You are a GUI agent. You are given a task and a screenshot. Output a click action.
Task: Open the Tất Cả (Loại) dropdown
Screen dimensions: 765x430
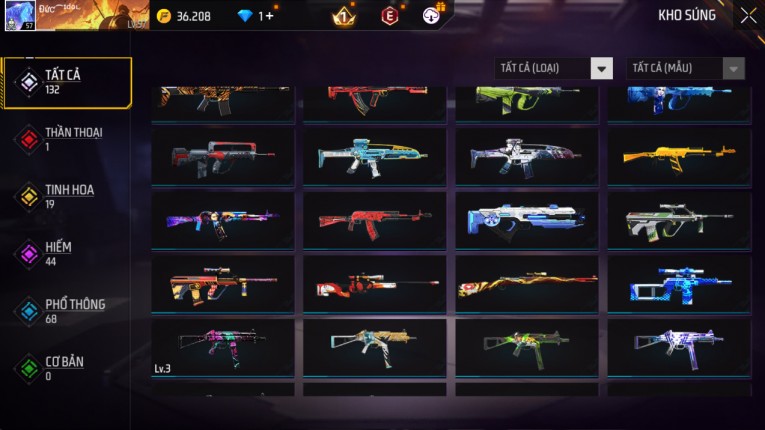point(553,68)
